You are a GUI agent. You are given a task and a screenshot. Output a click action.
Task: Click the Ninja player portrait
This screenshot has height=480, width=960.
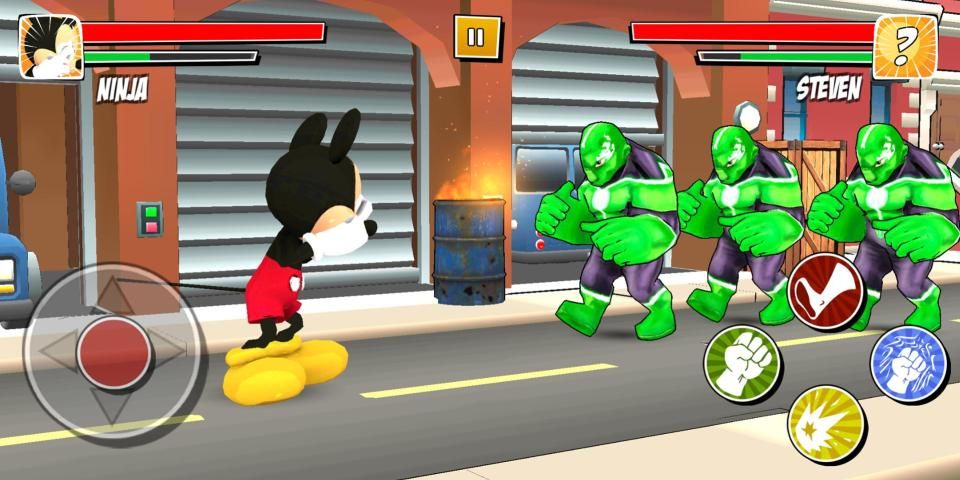tap(50, 47)
